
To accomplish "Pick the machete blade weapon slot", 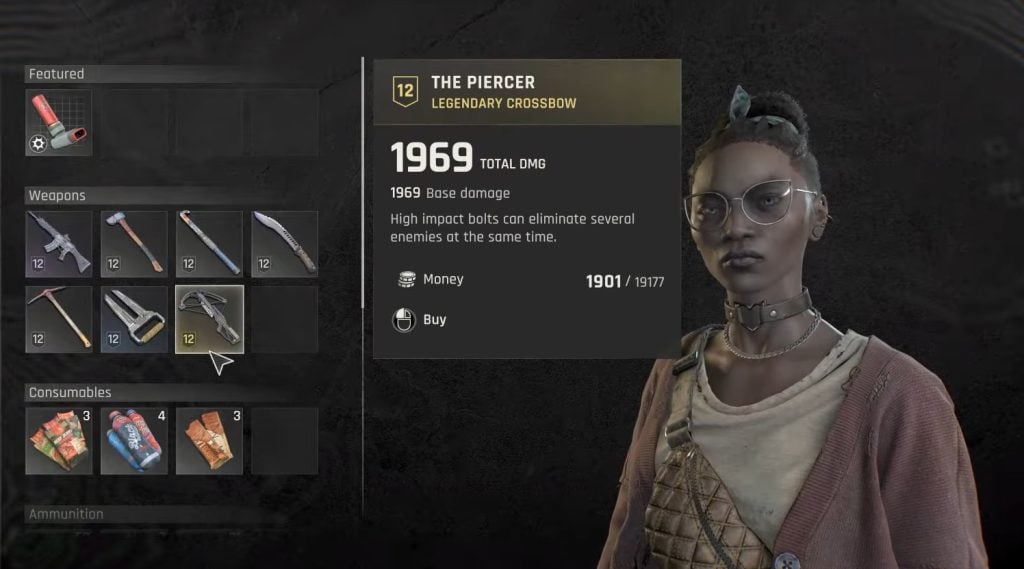I will 284,243.
